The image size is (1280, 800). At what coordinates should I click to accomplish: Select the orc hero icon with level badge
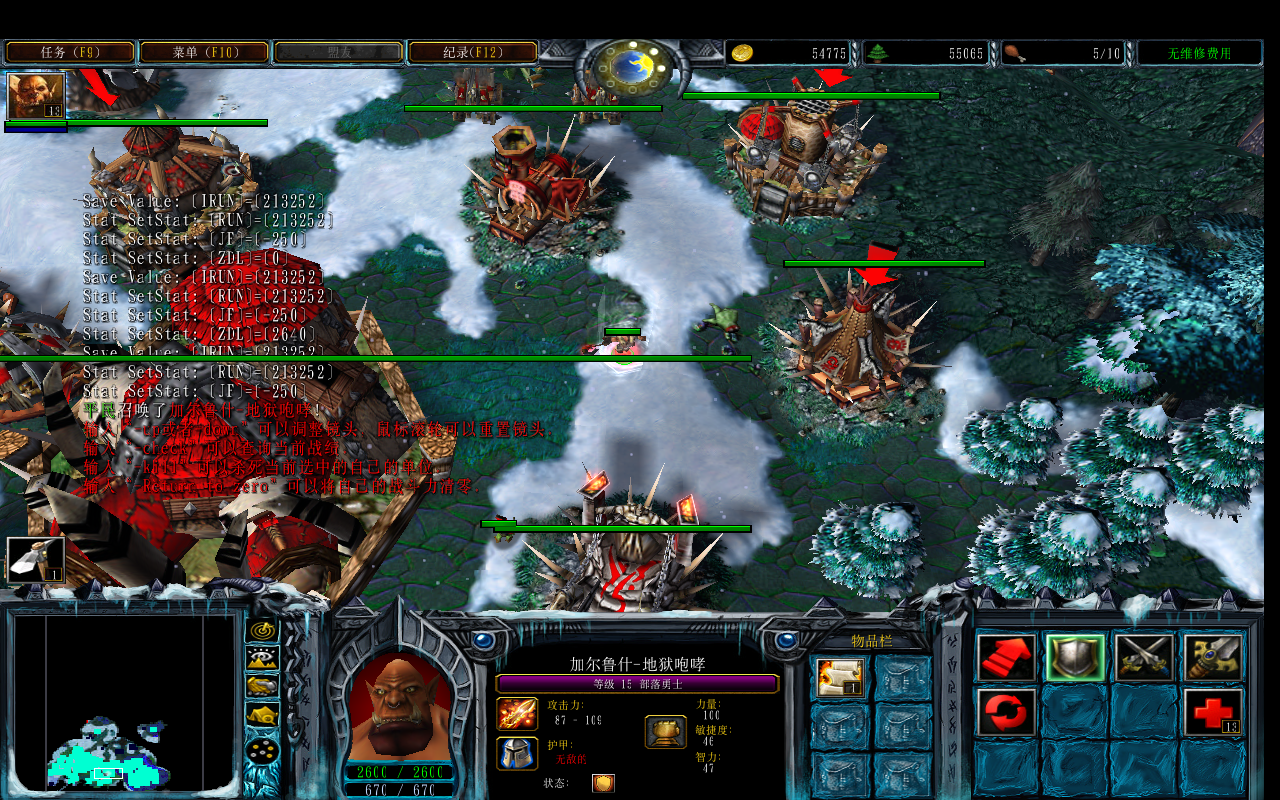(36, 96)
